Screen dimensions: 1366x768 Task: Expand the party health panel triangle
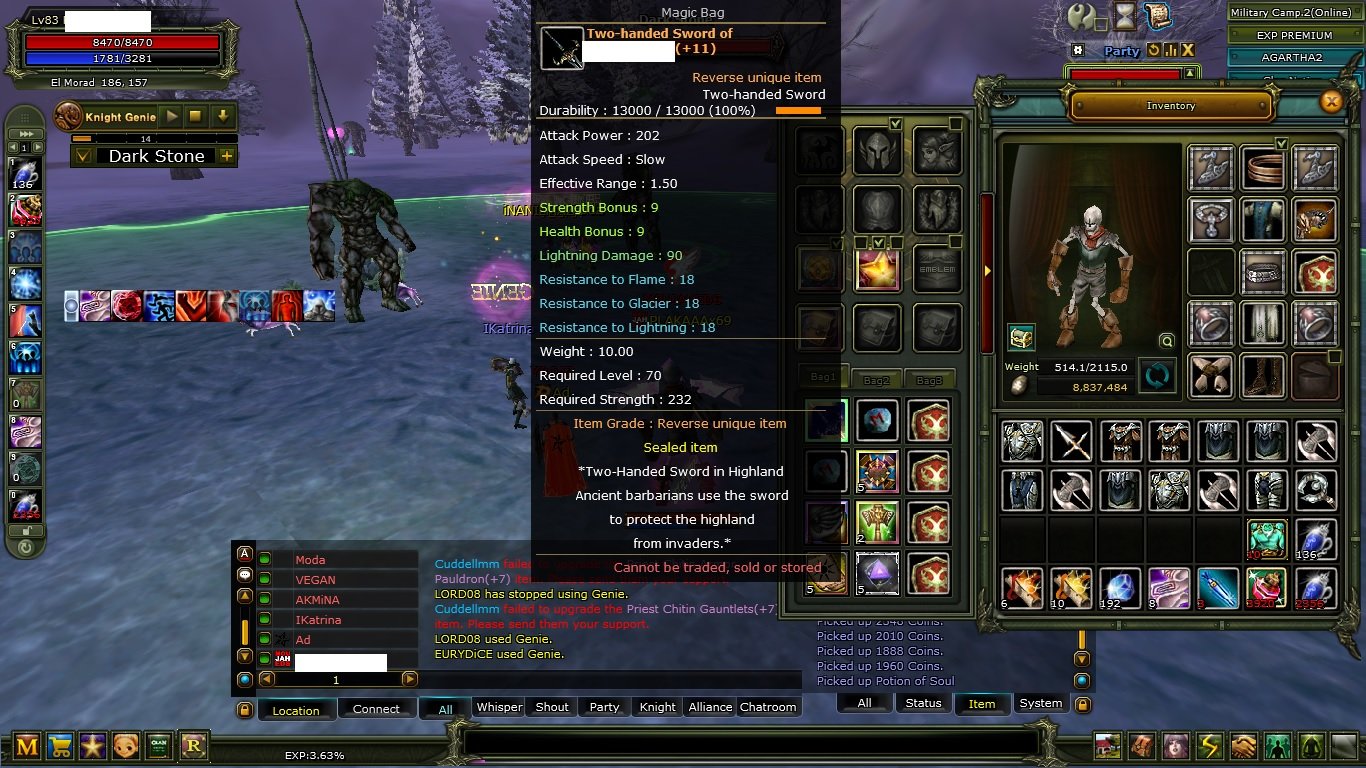click(x=1189, y=73)
